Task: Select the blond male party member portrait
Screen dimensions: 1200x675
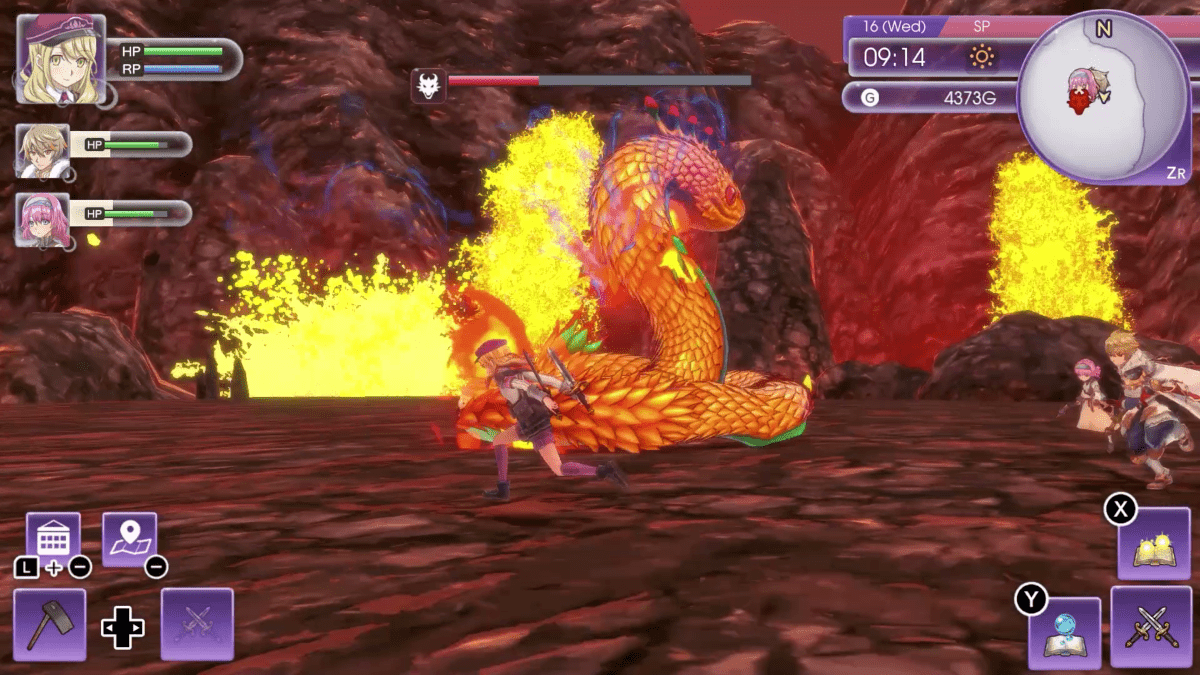Action: coord(43,151)
